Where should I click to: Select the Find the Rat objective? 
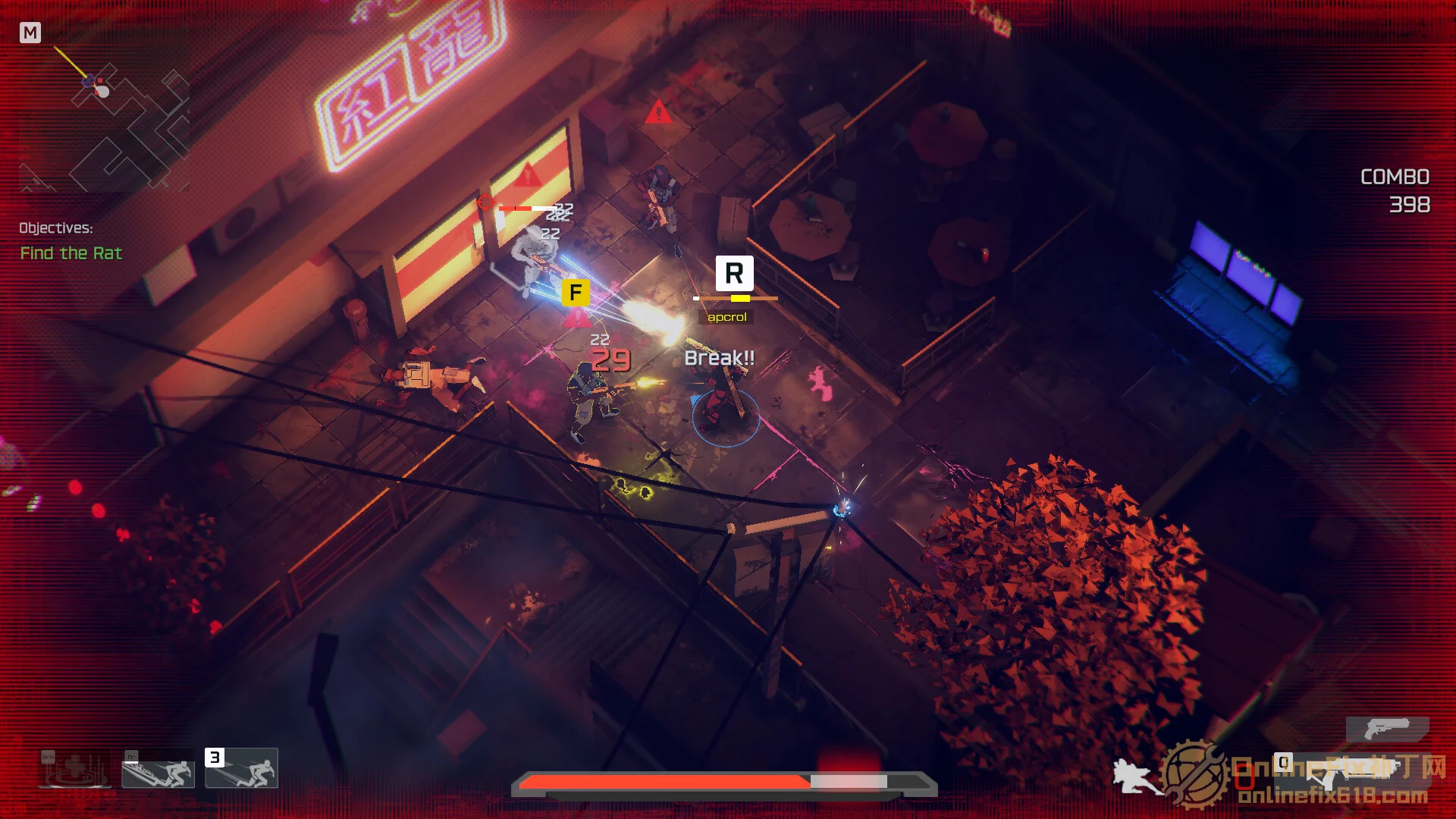pyautogui.click(x=71, y=253)
